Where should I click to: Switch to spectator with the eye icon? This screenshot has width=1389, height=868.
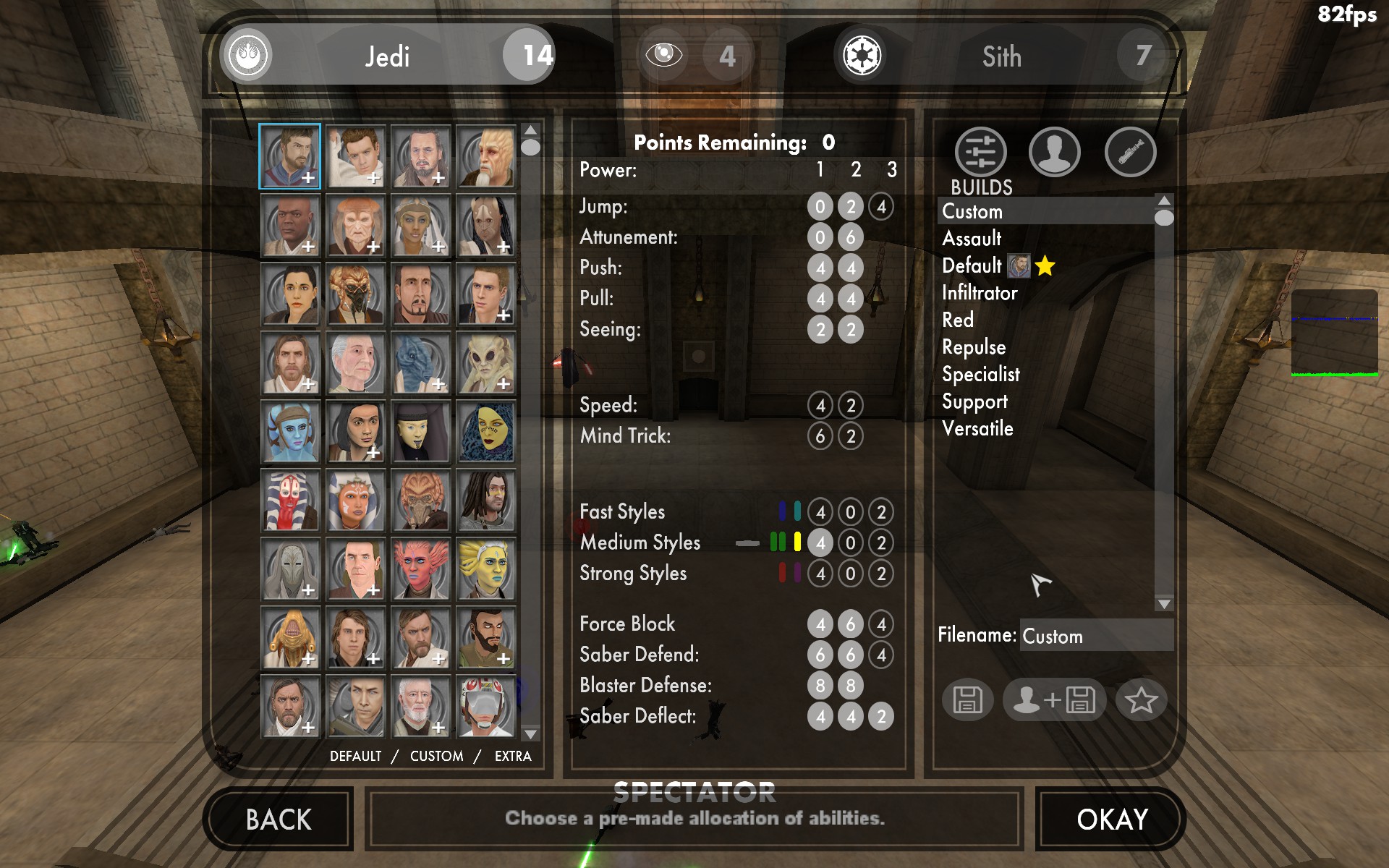663,55
